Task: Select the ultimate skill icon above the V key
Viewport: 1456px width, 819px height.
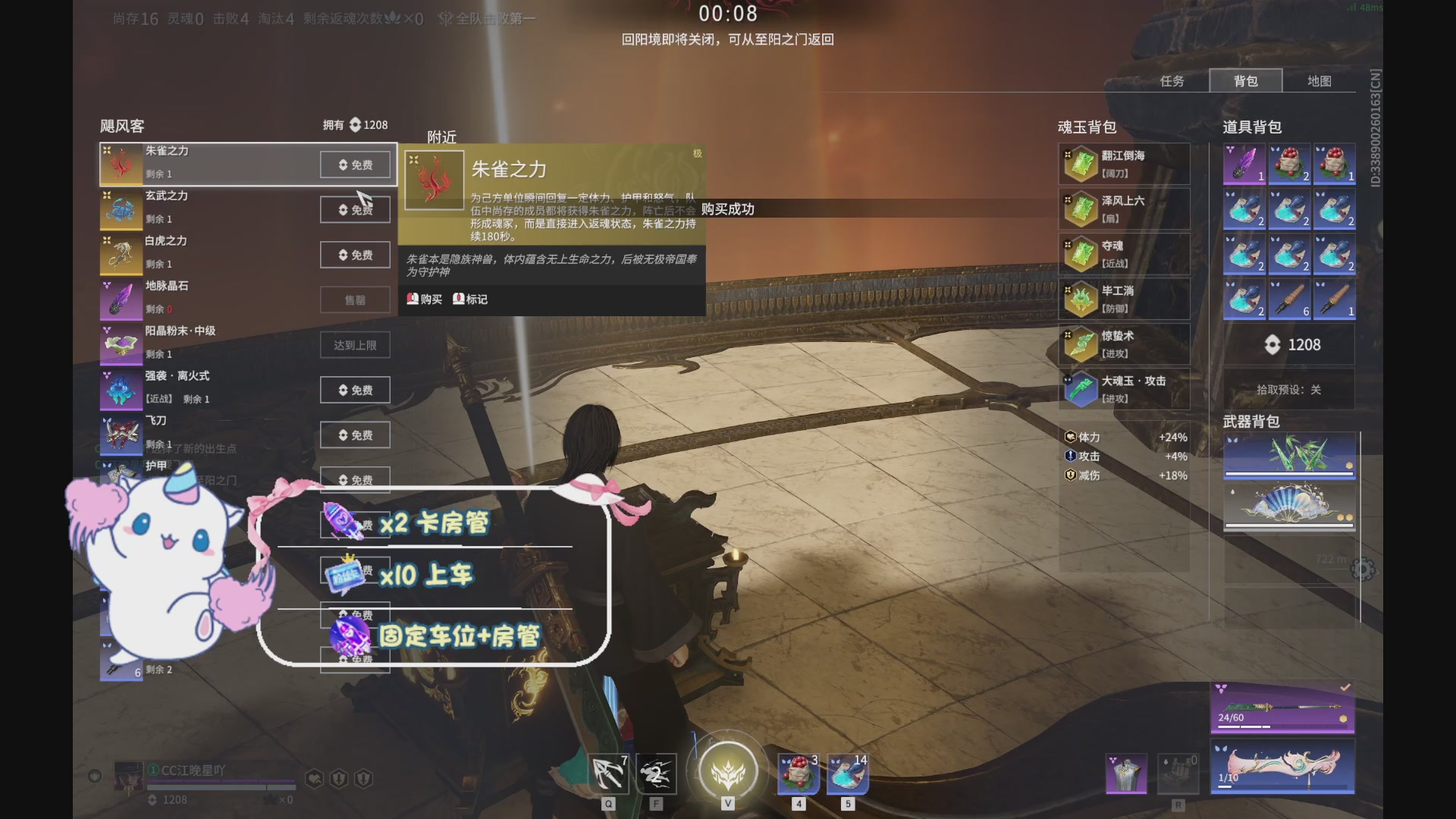Action: [727, 770]
